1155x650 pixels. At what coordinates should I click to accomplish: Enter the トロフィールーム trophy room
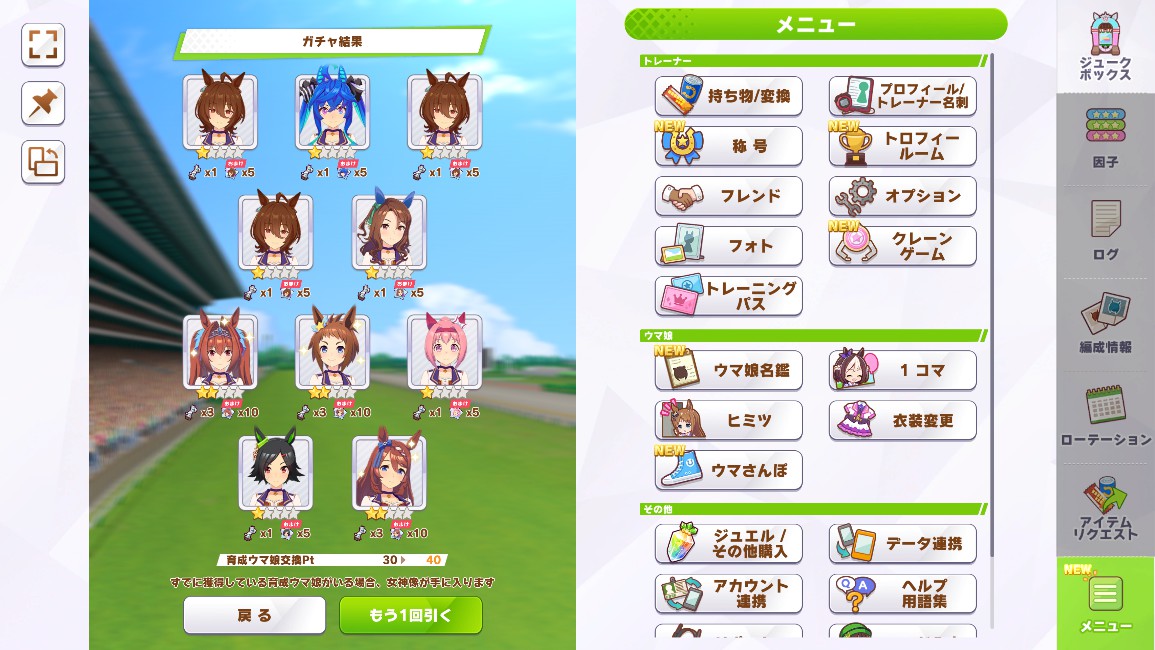tap(903, 146)
